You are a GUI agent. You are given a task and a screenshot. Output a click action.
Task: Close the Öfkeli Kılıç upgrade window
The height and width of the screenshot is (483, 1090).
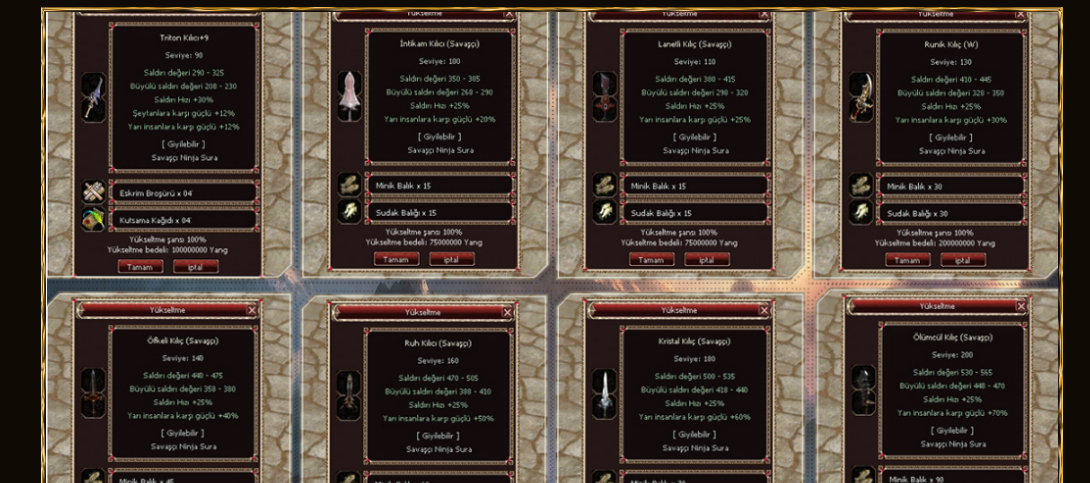[x=252, y=311]
